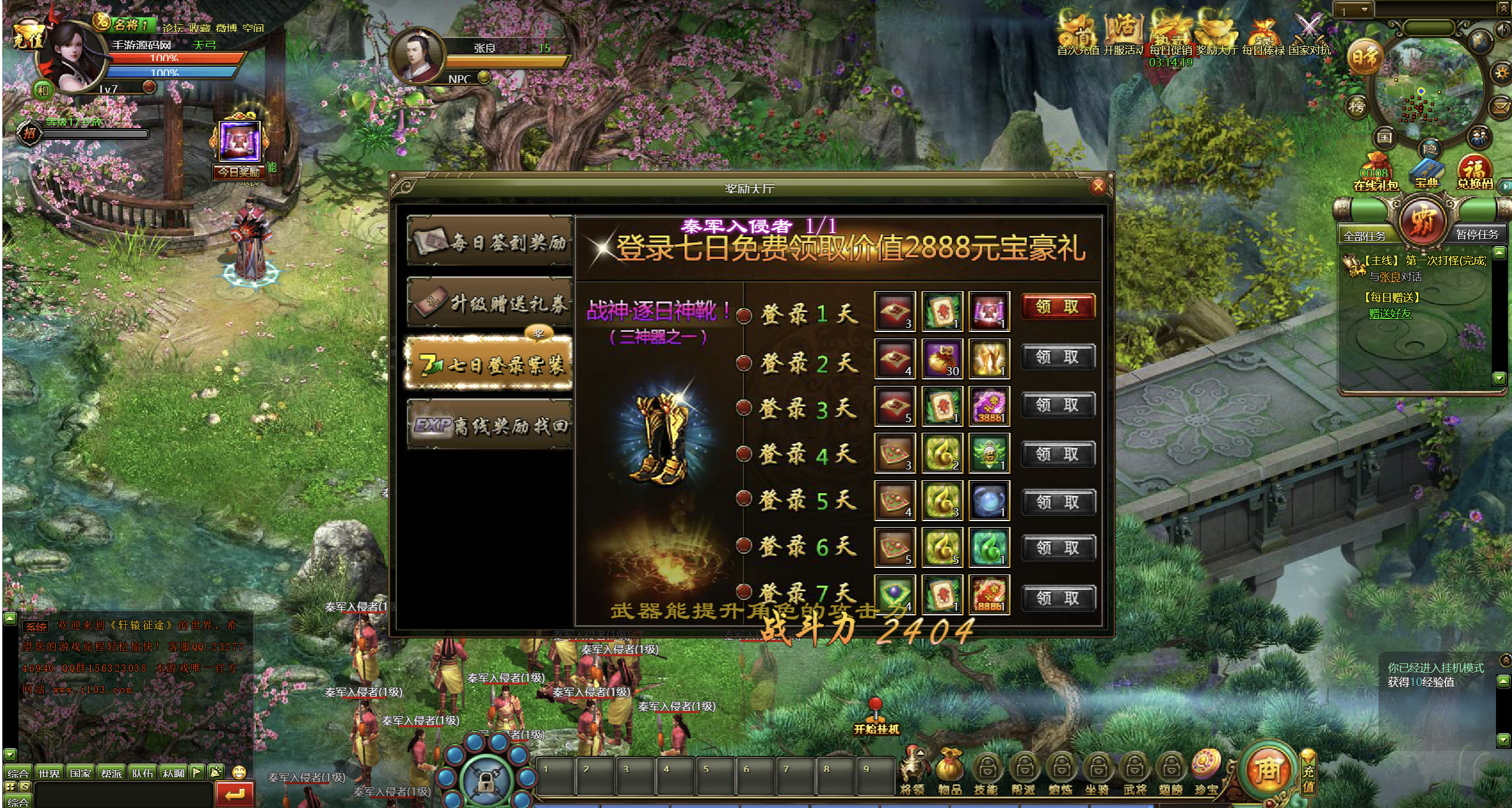Open the 物品 inventory bag

[x=949, y=772]
